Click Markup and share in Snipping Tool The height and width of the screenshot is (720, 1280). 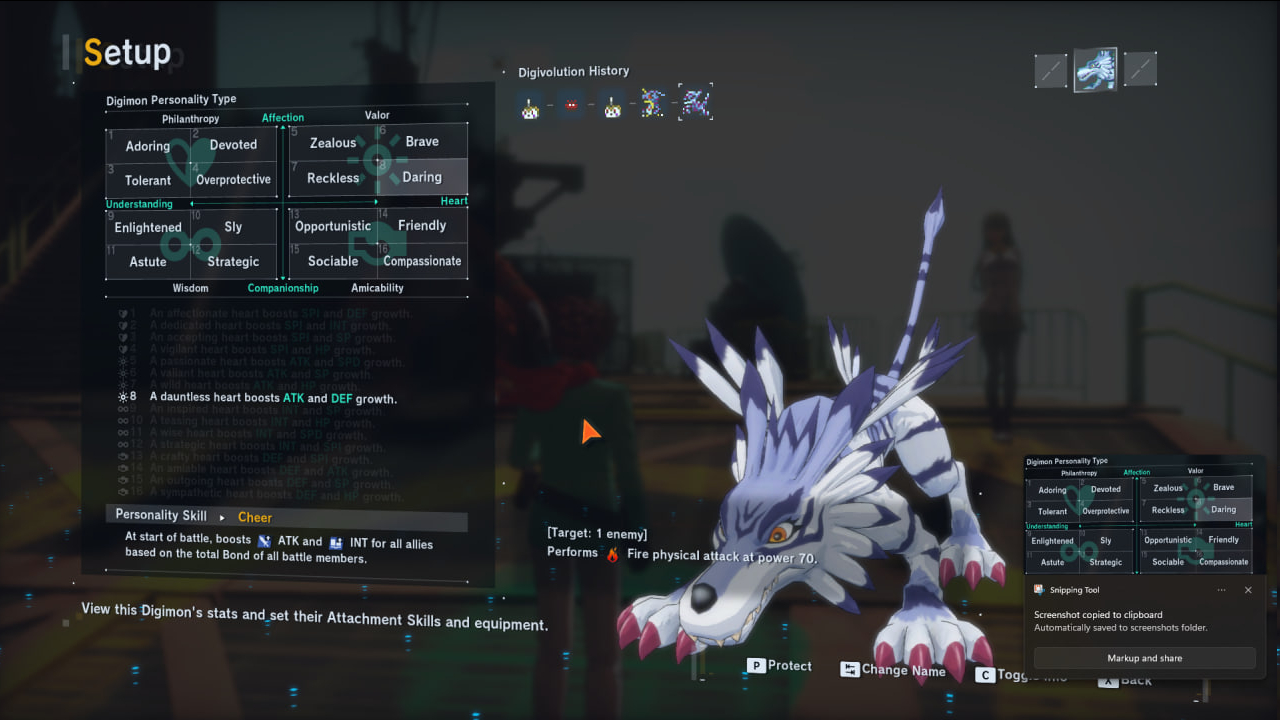click(1144, 658)
